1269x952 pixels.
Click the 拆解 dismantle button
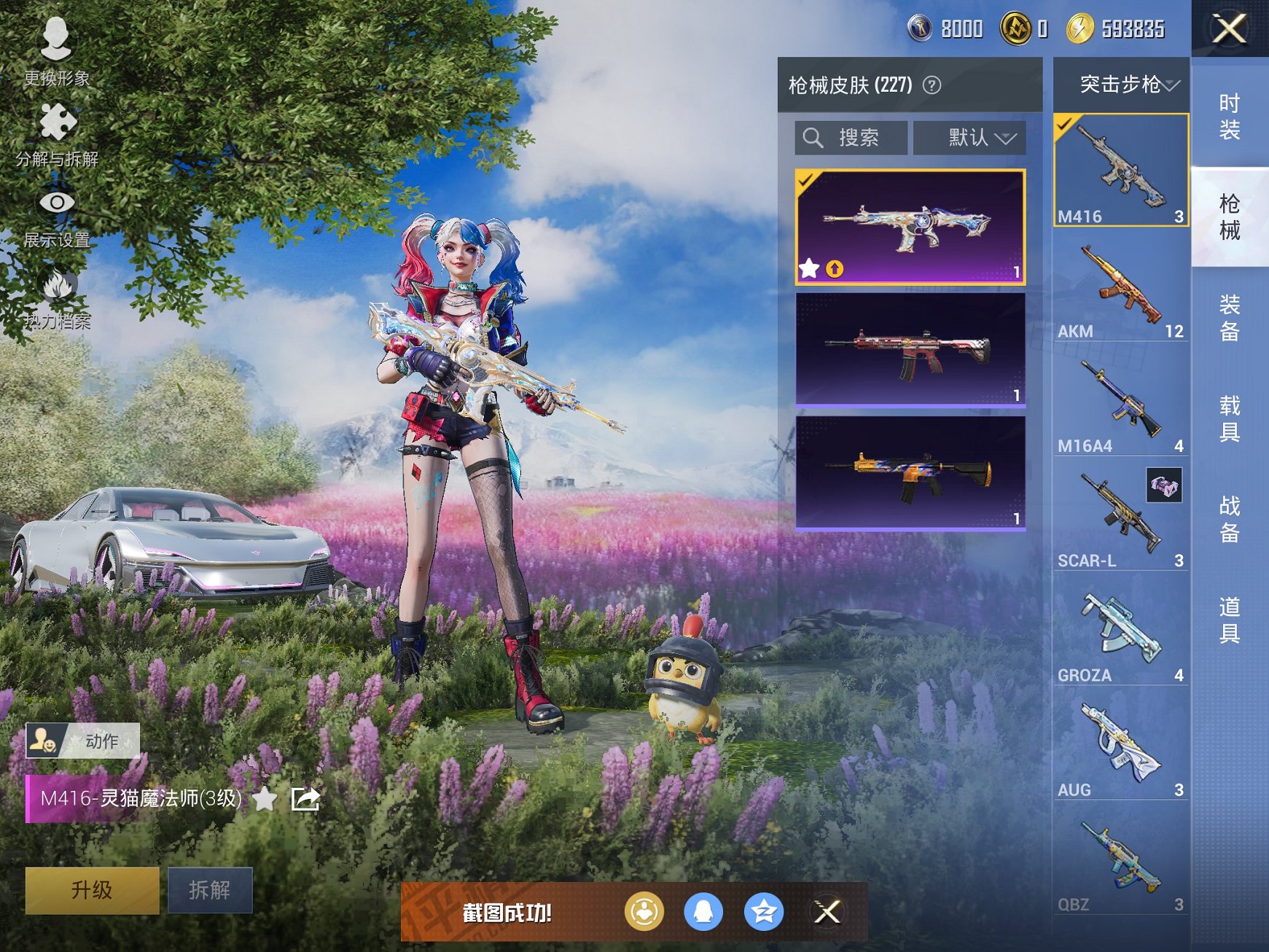point(210,889)
